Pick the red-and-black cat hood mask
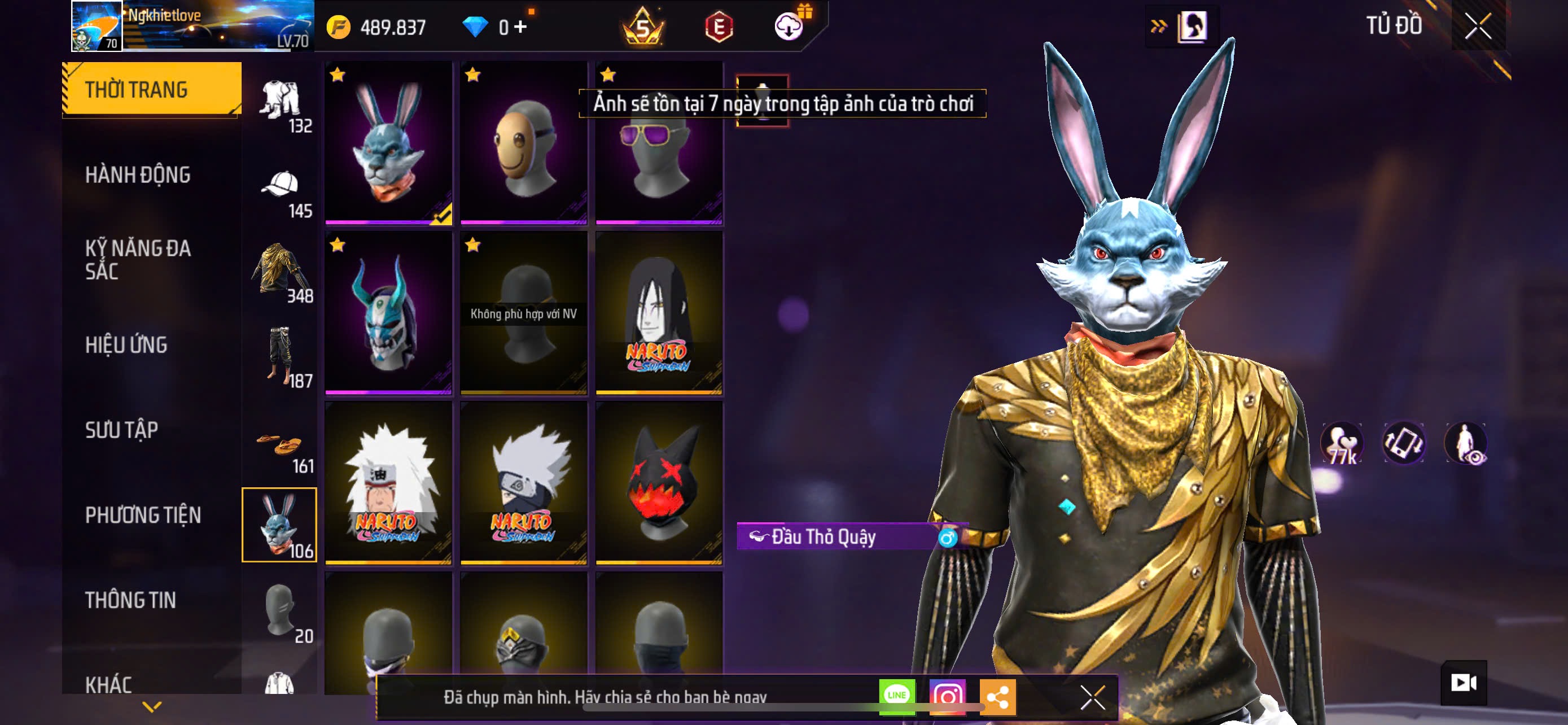This screenshot has width=1568, height=725. [x=659, y=483]
